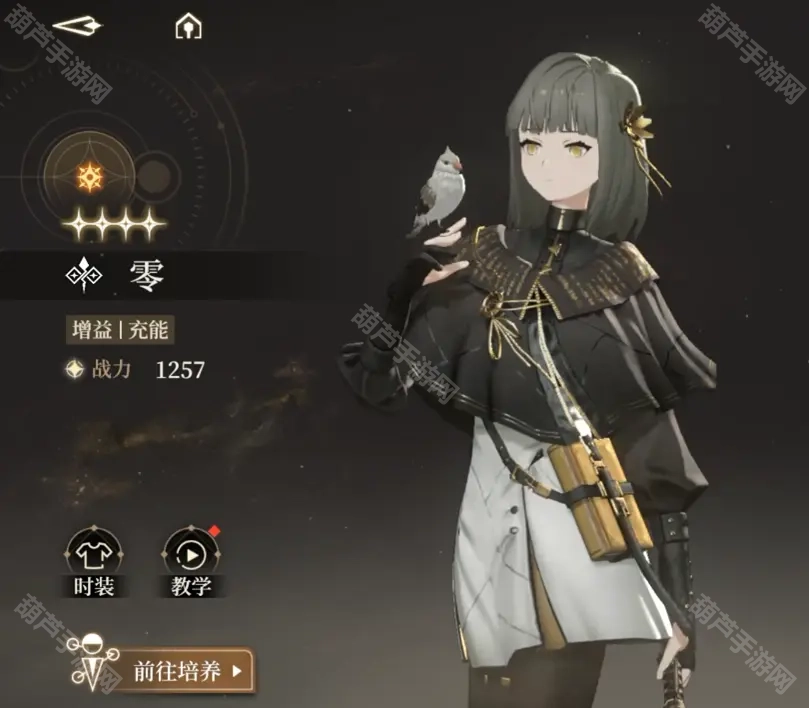This screenshot has height=708, width=809.
Task: Click the 前往培养 button
Action: [x=188, y=670]
